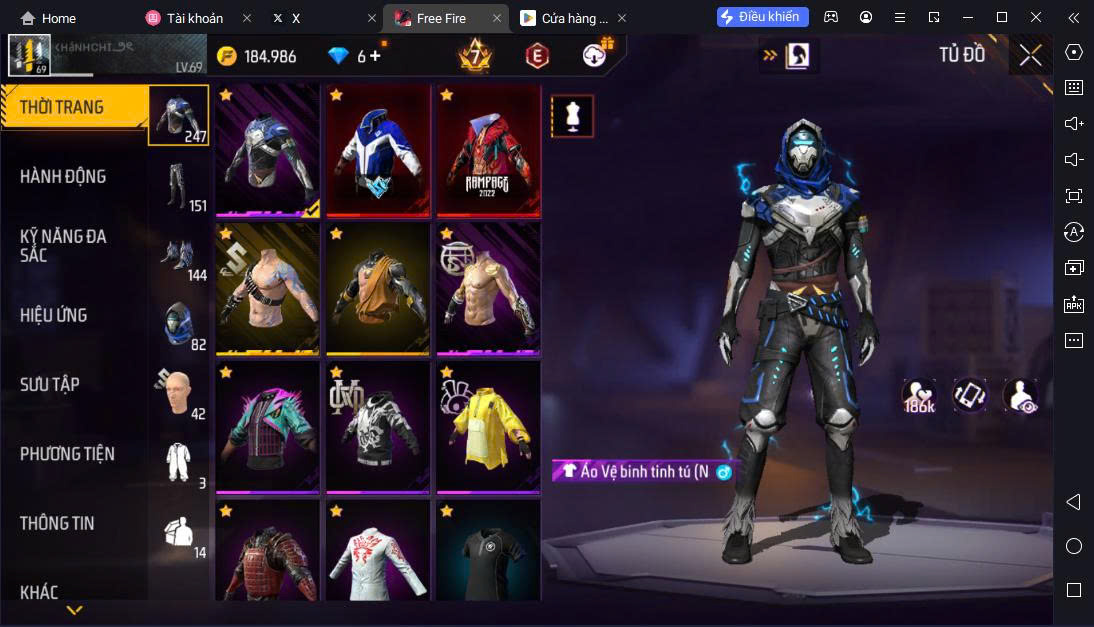
Task: Select the blue and white jacket
Action: pos(377,150)
